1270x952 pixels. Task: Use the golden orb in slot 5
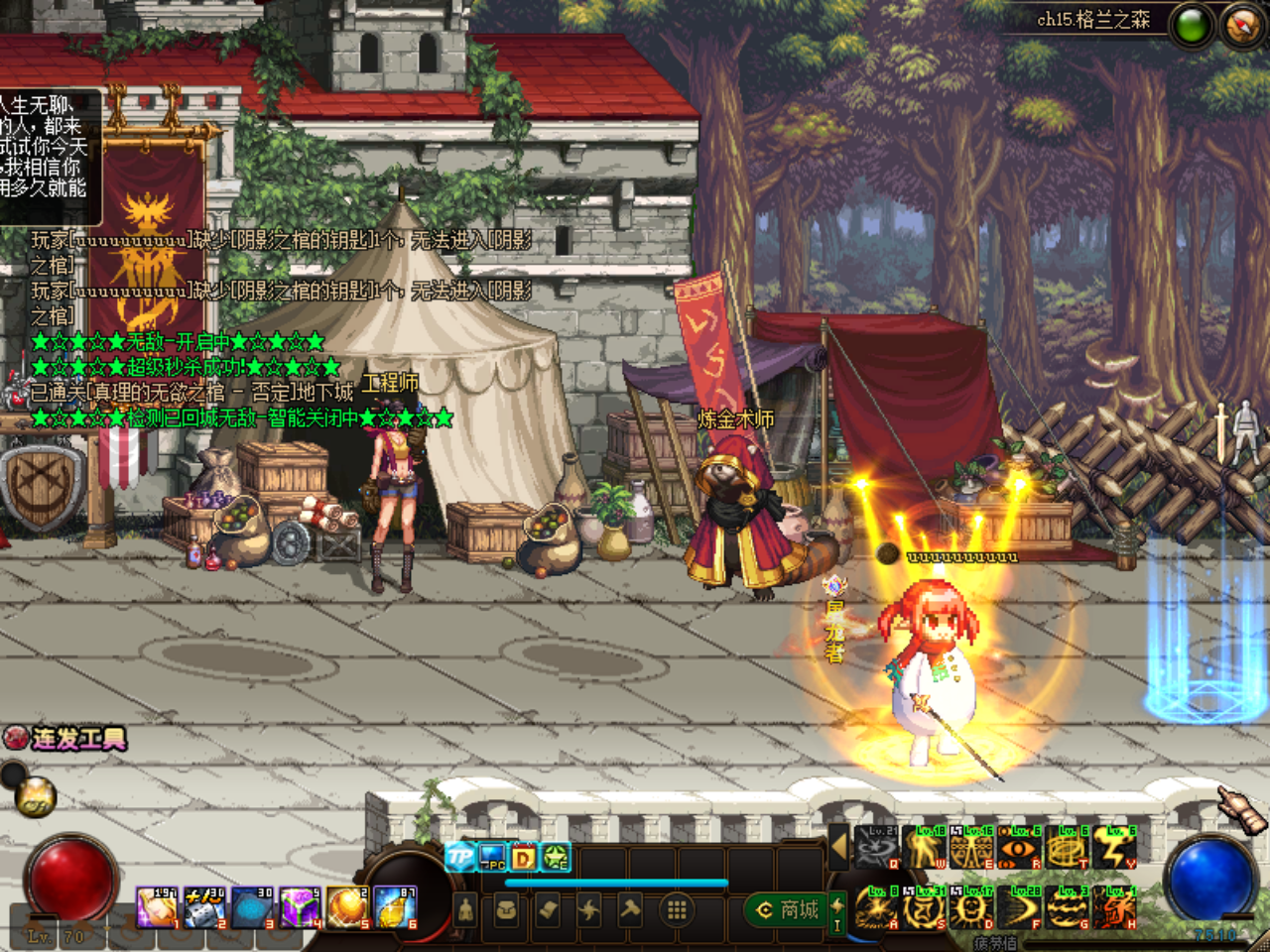click(x=347, y=908)
